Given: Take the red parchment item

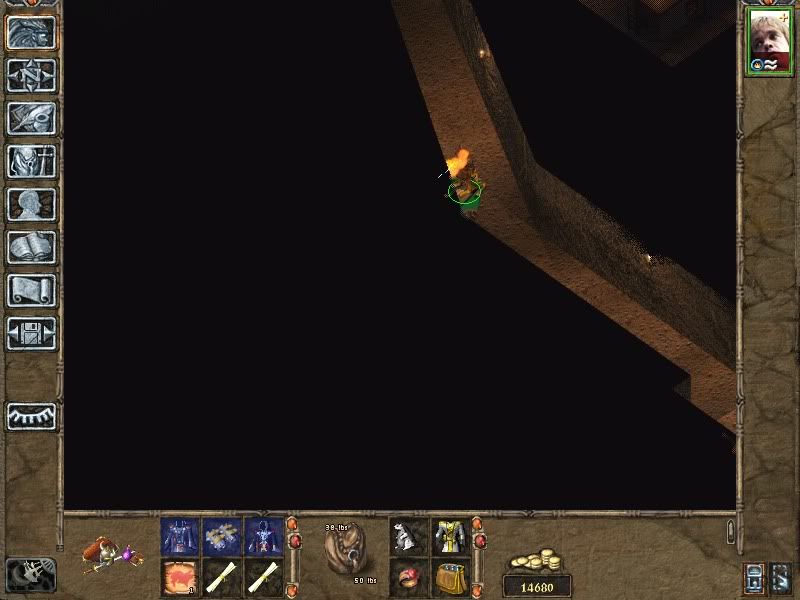Looking at the screenshot, I should tap(180, 577).
